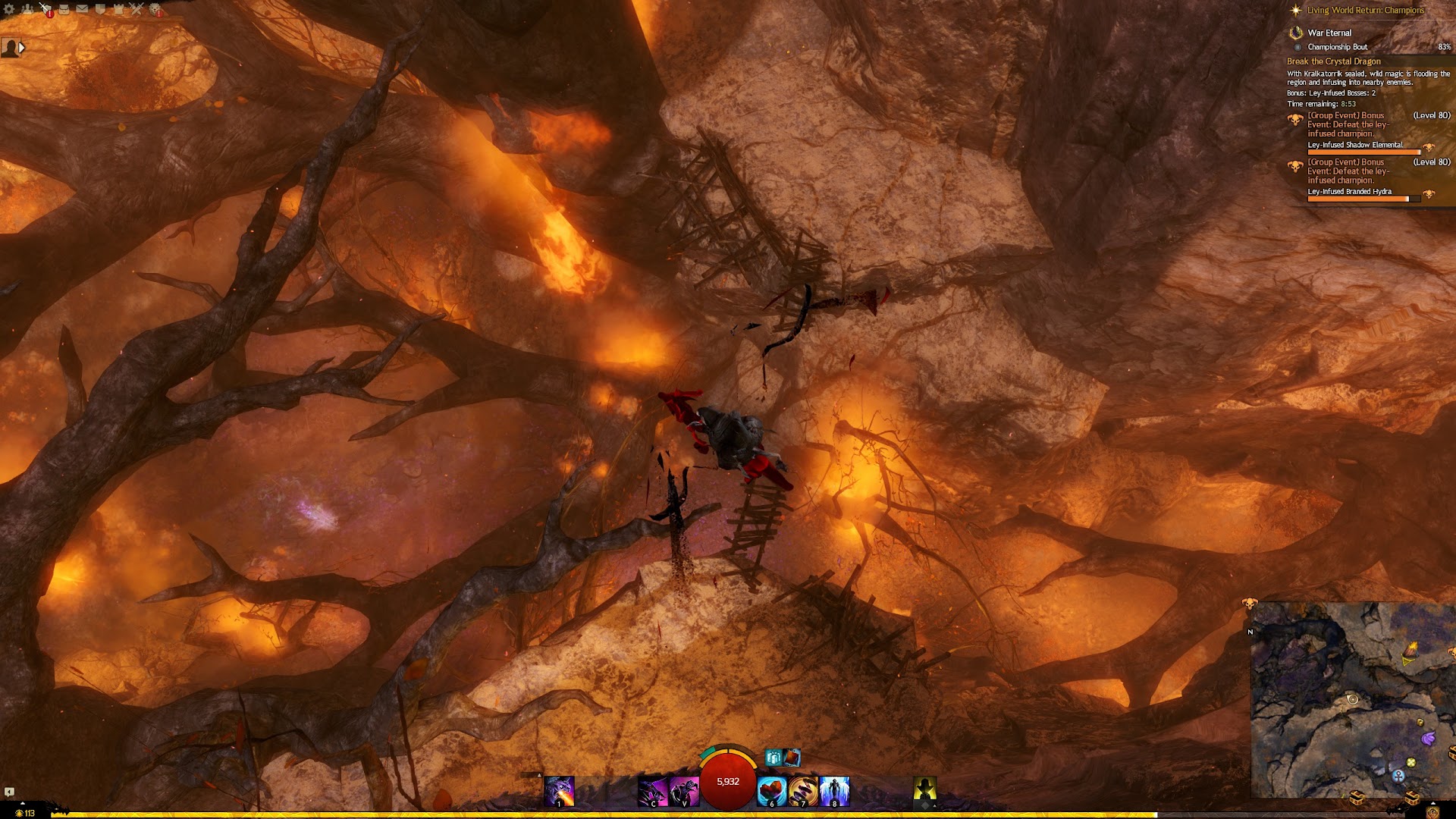
Task: Expand the party portrait arrow
Action: click(x=22, y=48)
